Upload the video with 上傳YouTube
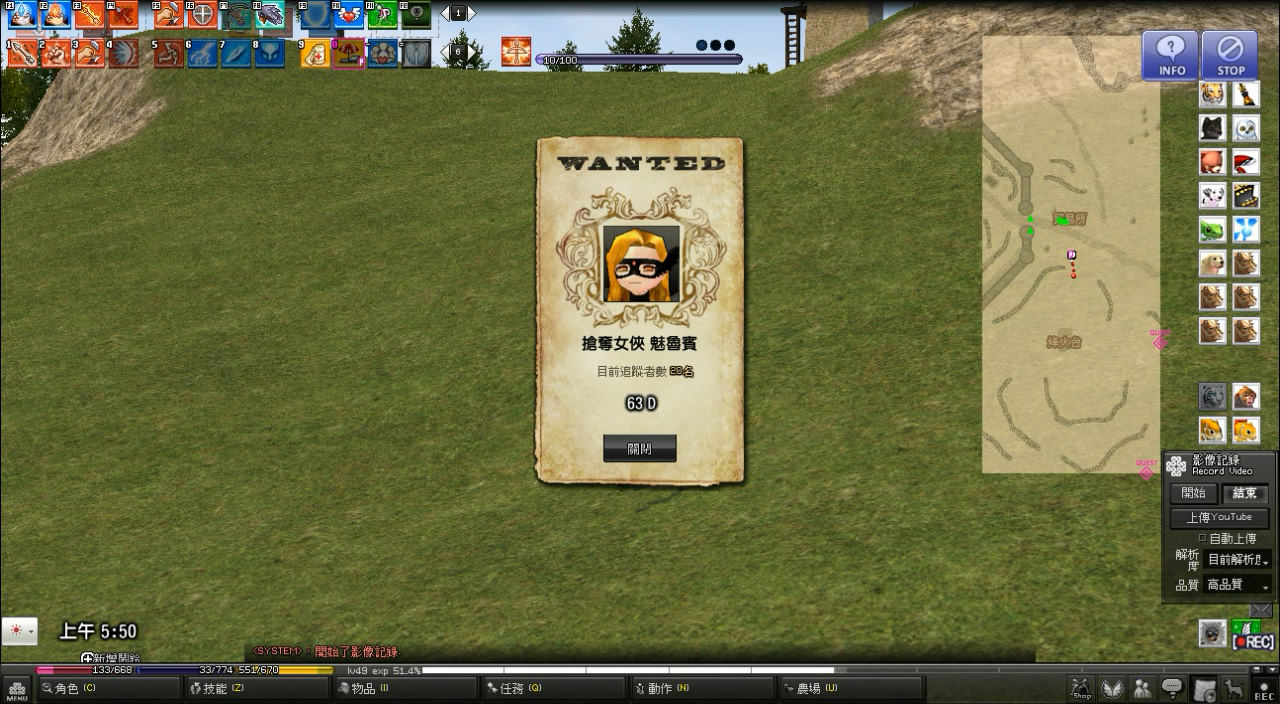Image resolution: width=1280 pixels, height=704 pixels. tap(1219, 517)
